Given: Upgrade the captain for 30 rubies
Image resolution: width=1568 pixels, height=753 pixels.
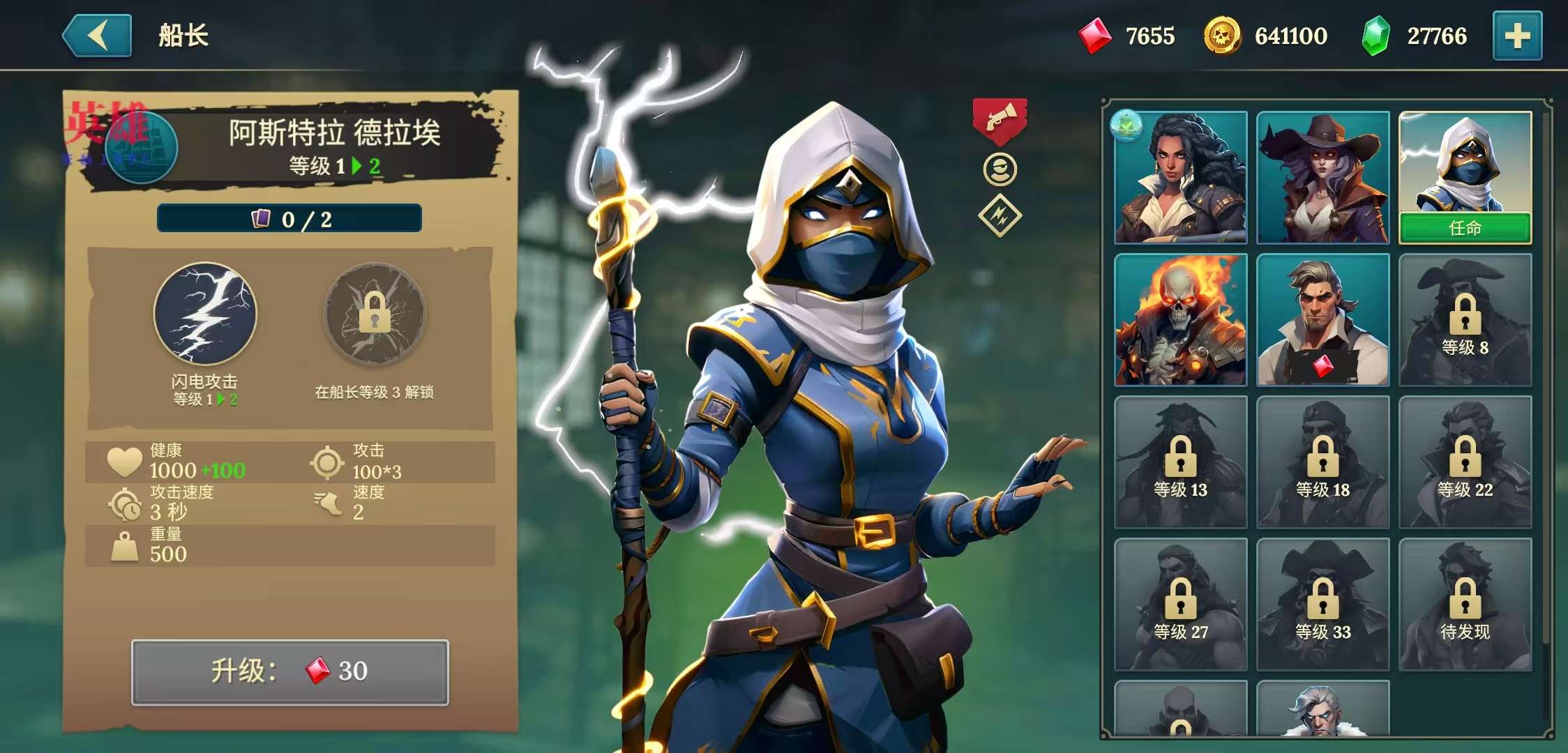Looking at the screenshot, I should coord(290,672).
